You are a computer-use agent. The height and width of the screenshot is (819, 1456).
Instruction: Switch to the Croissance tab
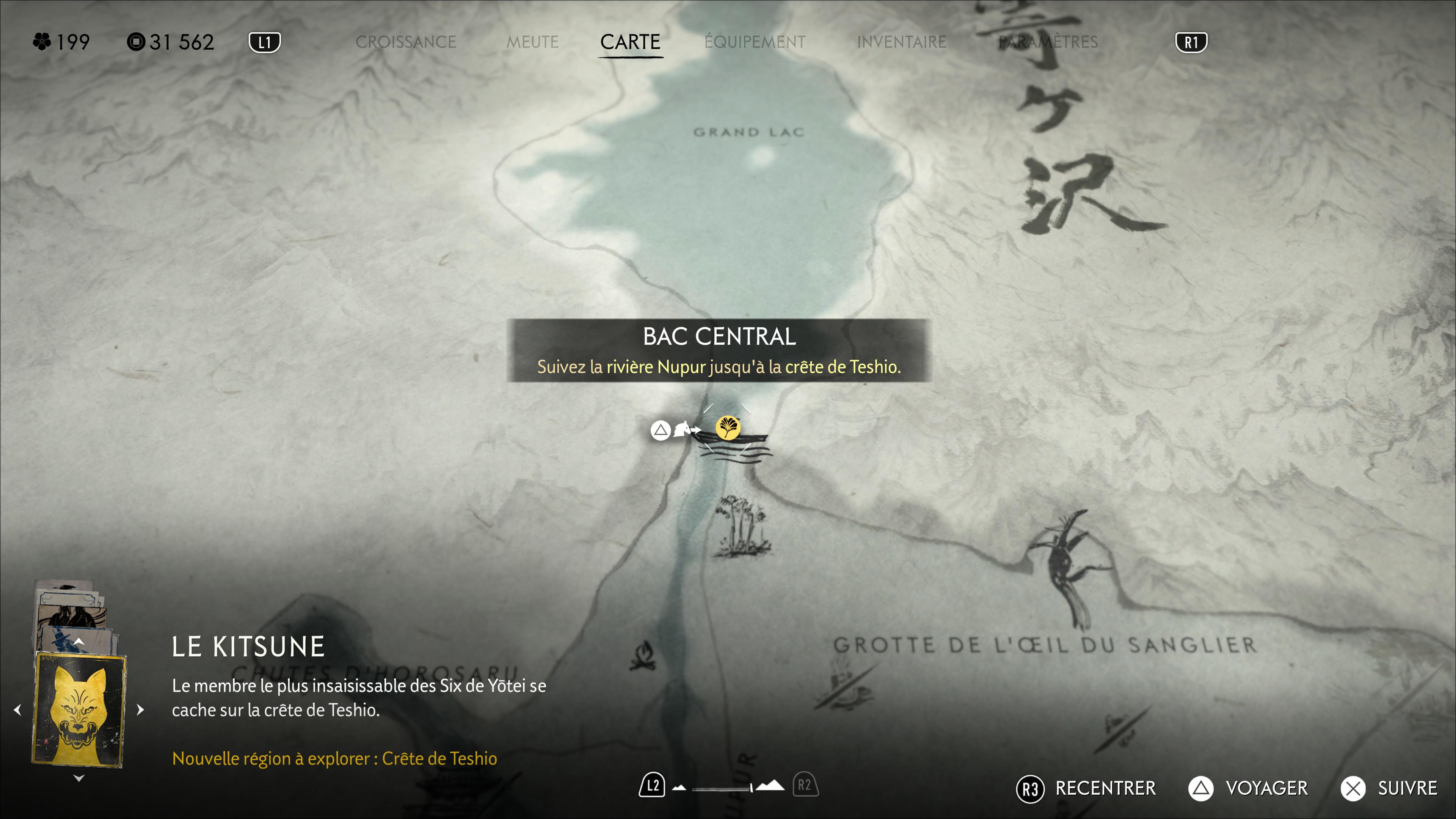coord(405,42)
